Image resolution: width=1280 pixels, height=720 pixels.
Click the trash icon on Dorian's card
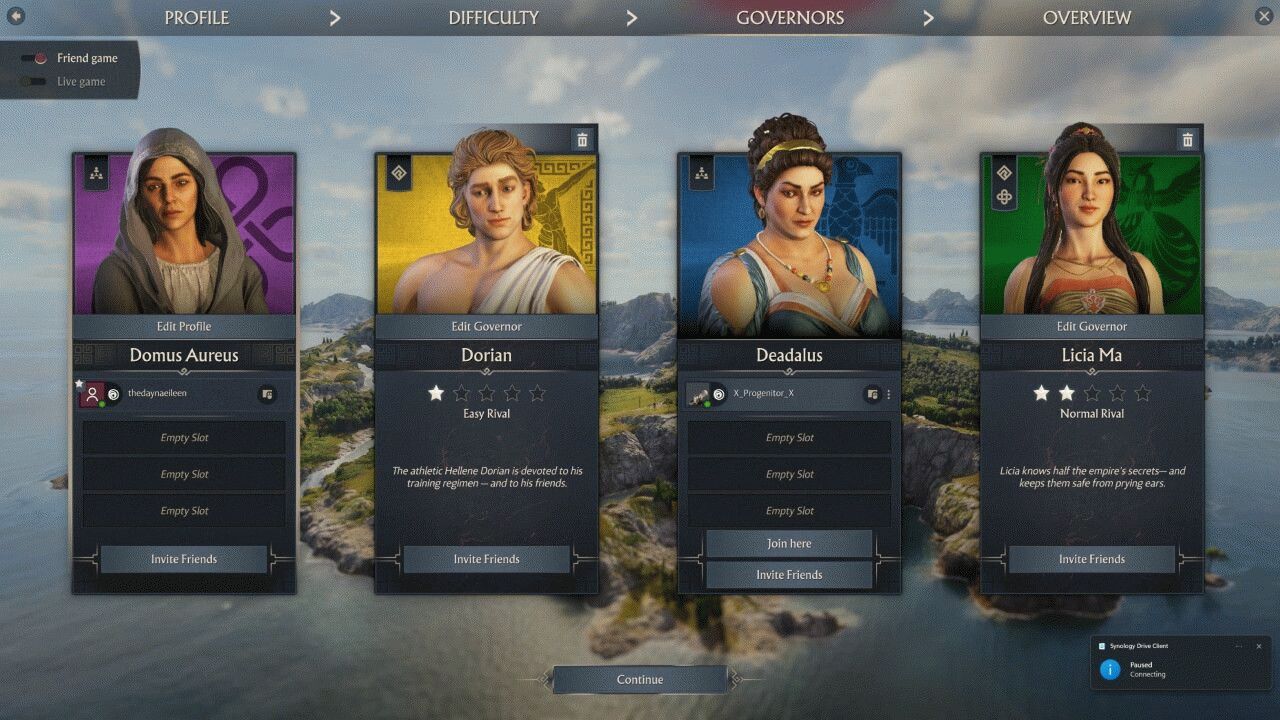pyautogui.click(x=582, y=139)
